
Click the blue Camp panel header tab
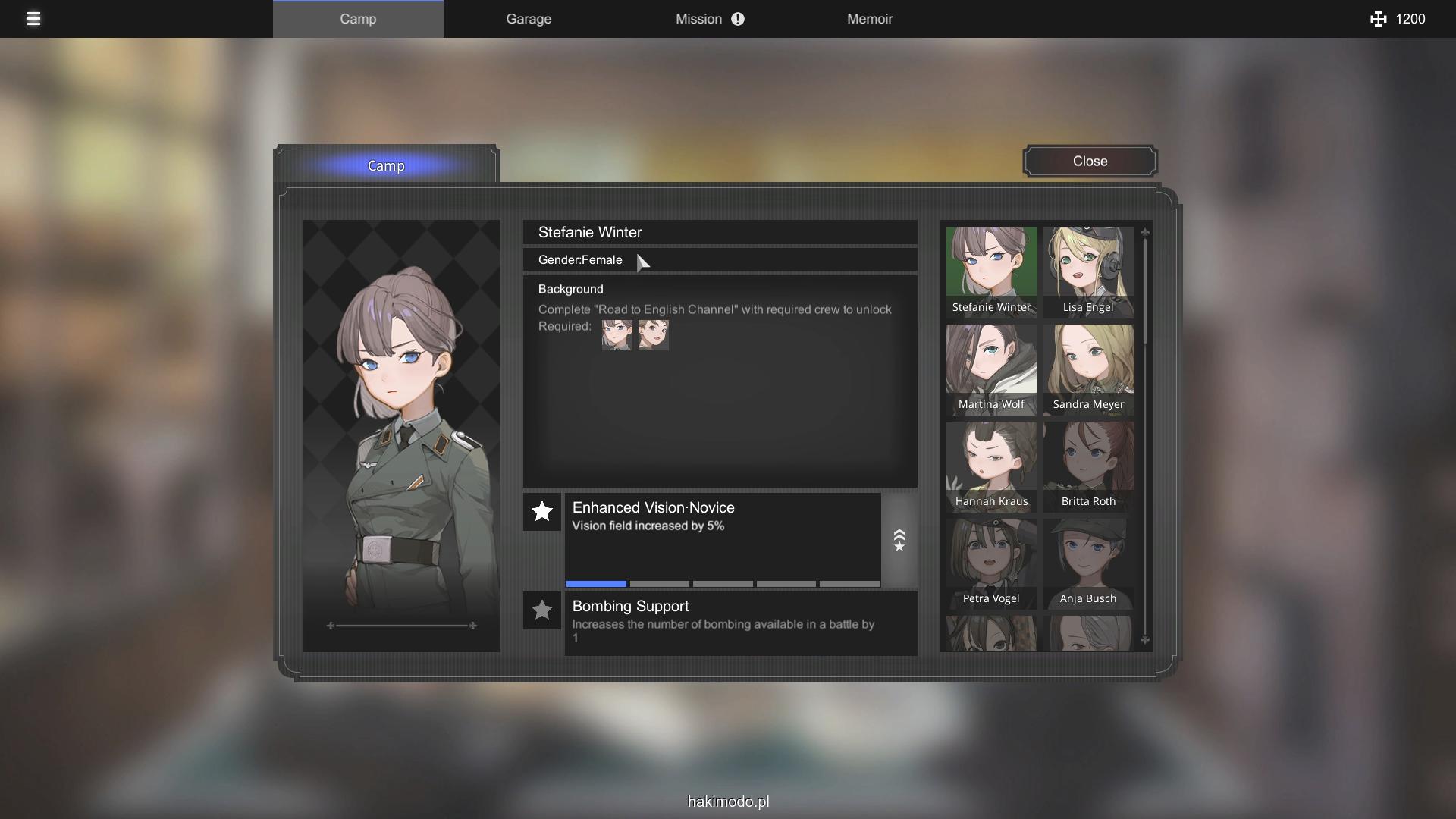386,166
